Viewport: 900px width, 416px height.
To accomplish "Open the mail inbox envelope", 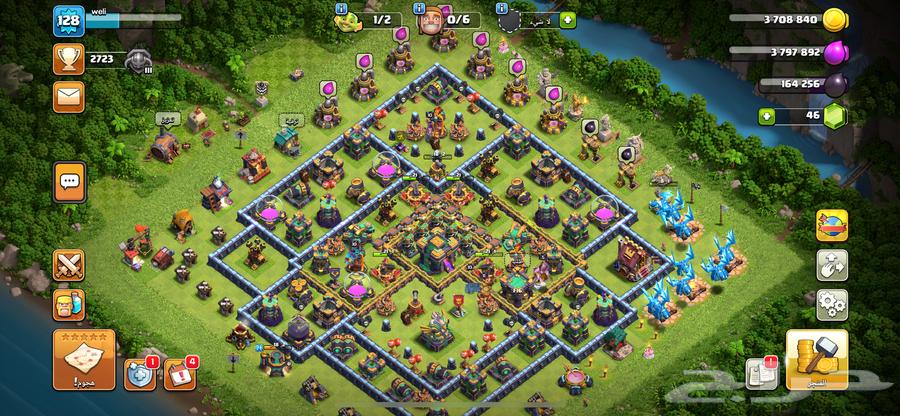I will point(68,96).
